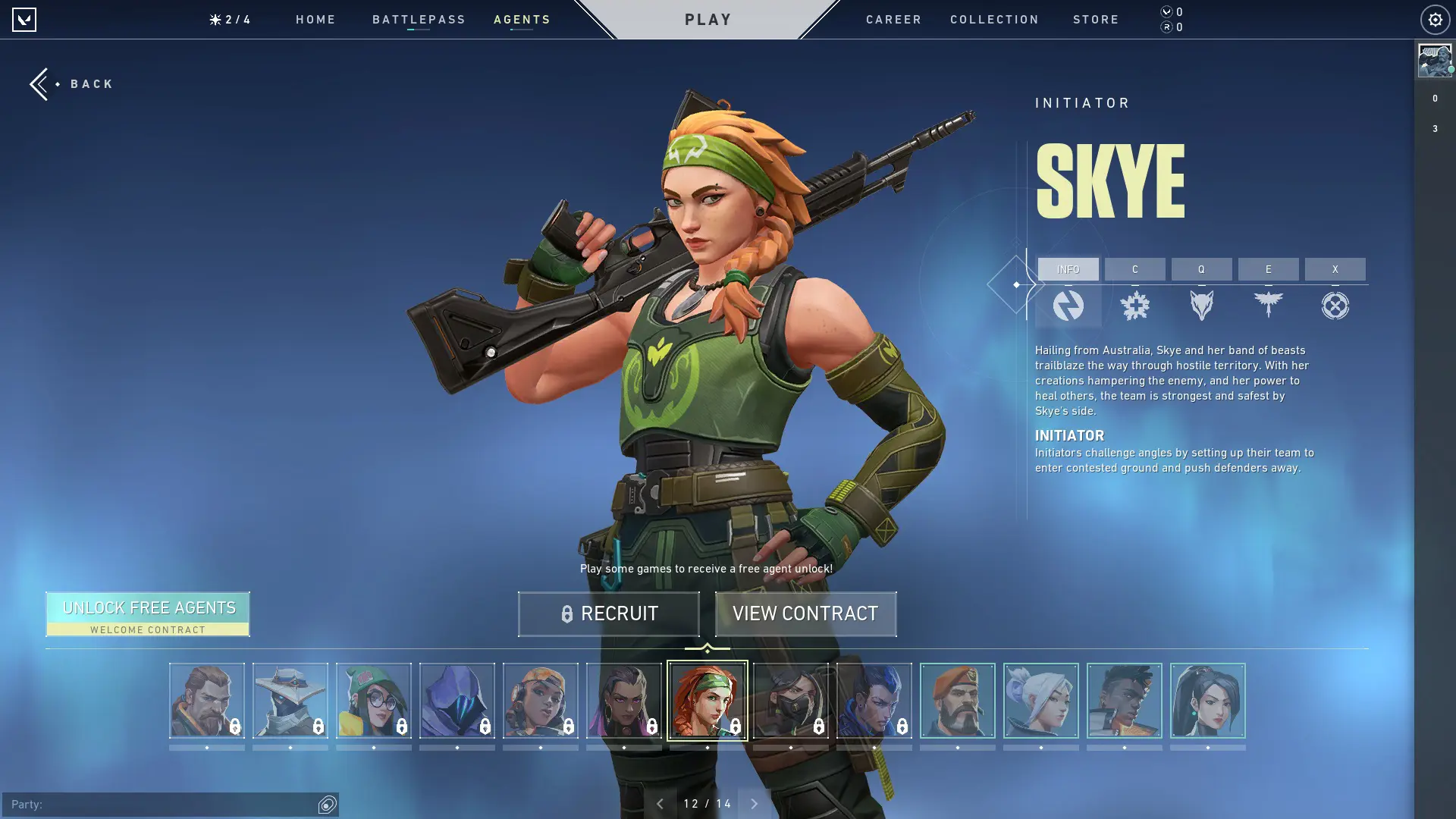
Task: Select Skye's Trailblazer ability icon
Action: click(x=1202, y=306)
